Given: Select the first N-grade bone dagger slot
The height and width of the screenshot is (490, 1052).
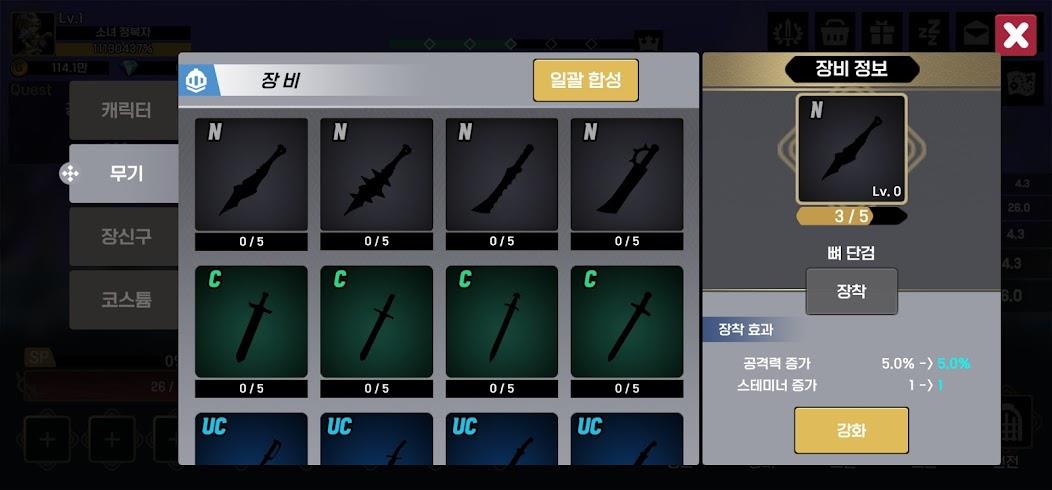Looking at the screenshot, I should coord(251,176).
